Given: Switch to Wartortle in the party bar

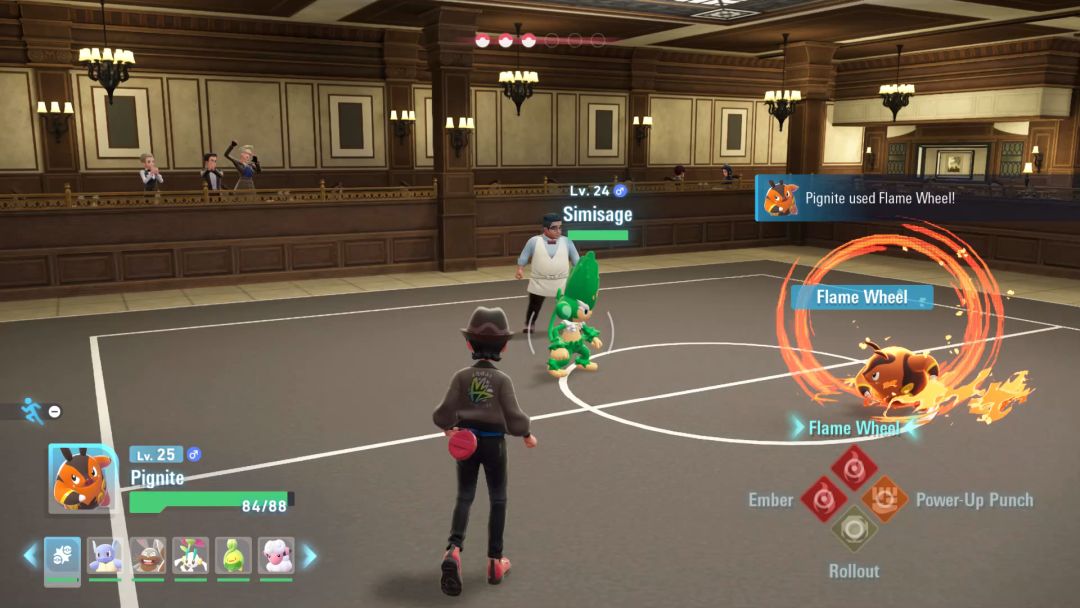Looking at the screenshot, I should (x=105, y=557).
